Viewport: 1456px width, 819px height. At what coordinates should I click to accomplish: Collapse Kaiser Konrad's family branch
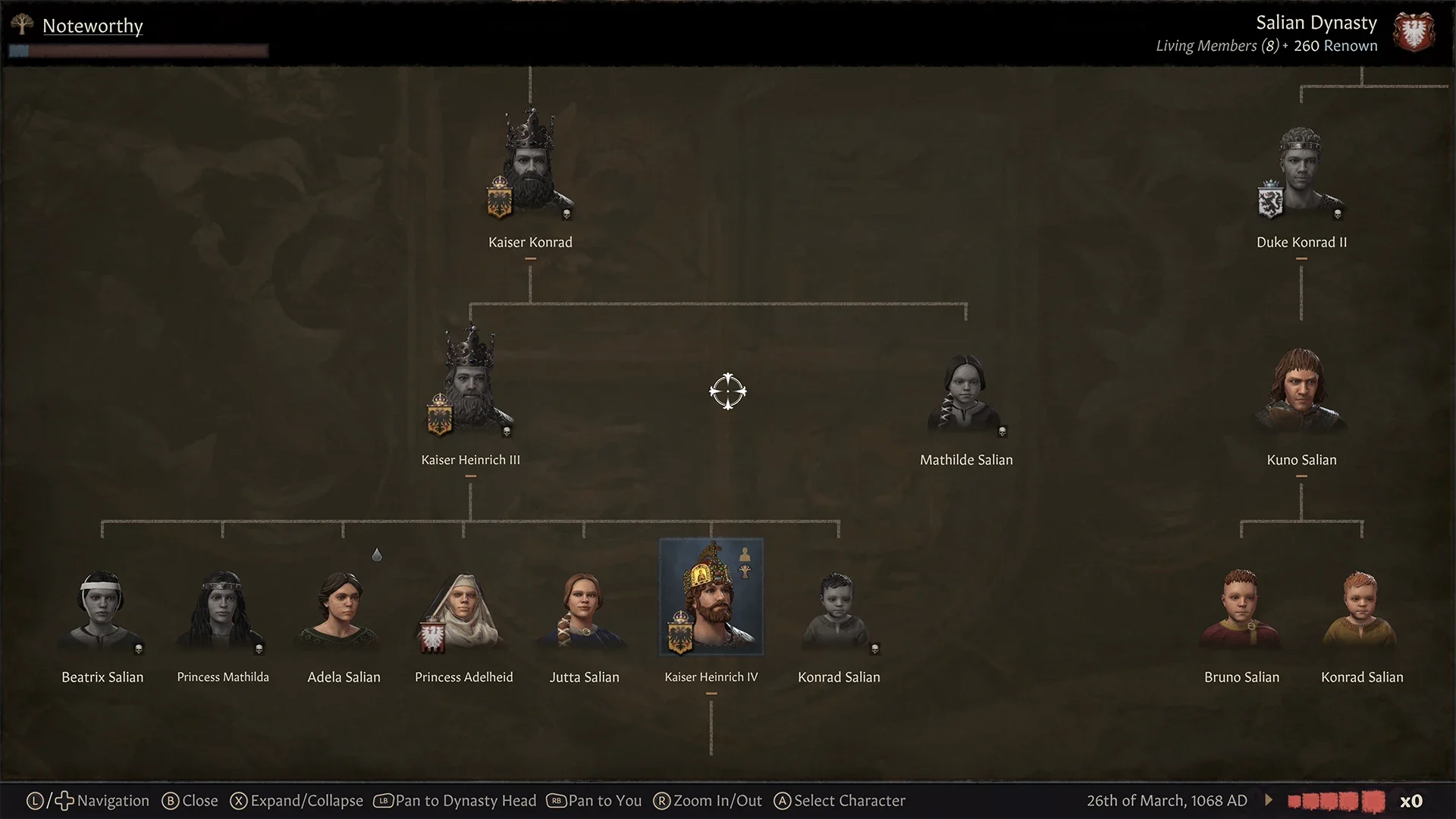point(529,259)
